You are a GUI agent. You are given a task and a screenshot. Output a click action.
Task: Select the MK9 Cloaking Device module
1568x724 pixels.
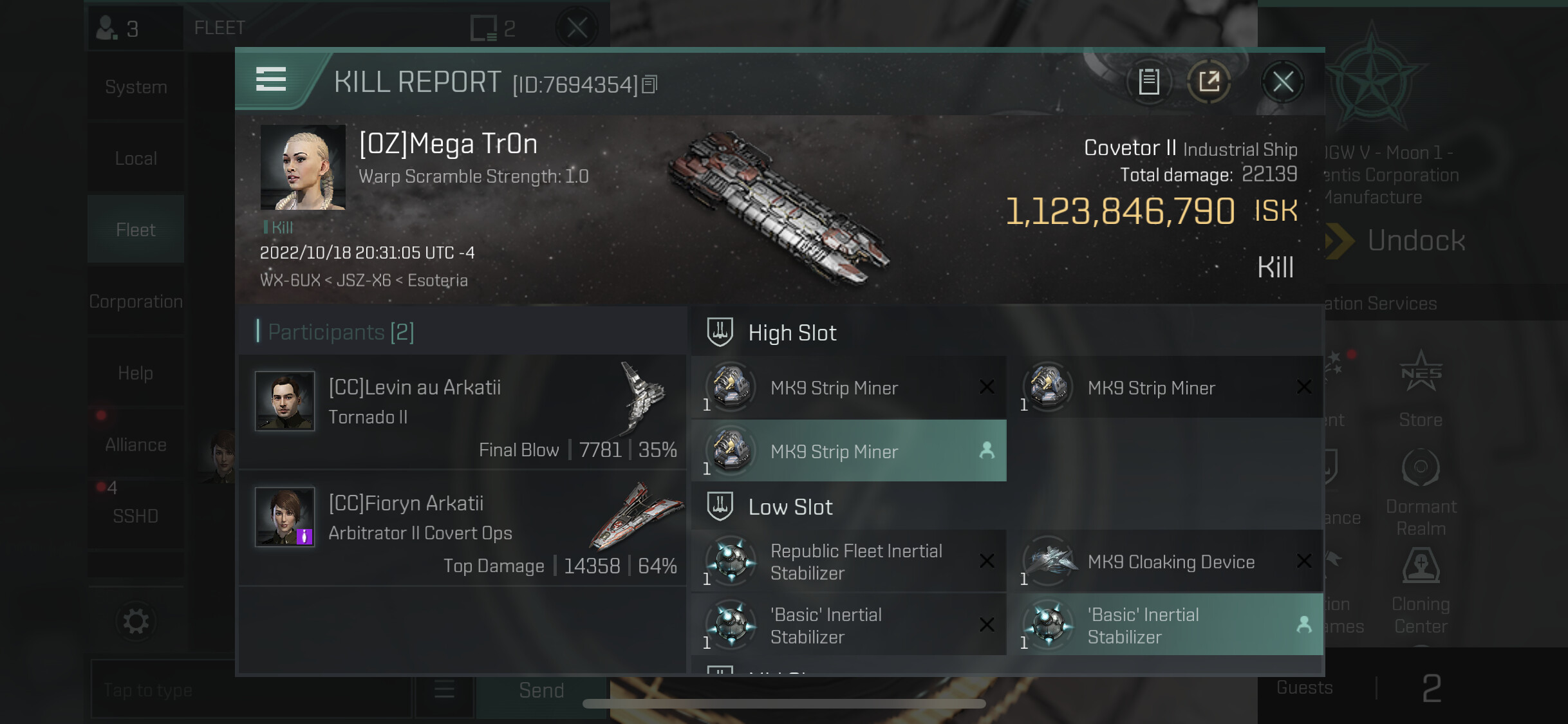(1166, 561)
